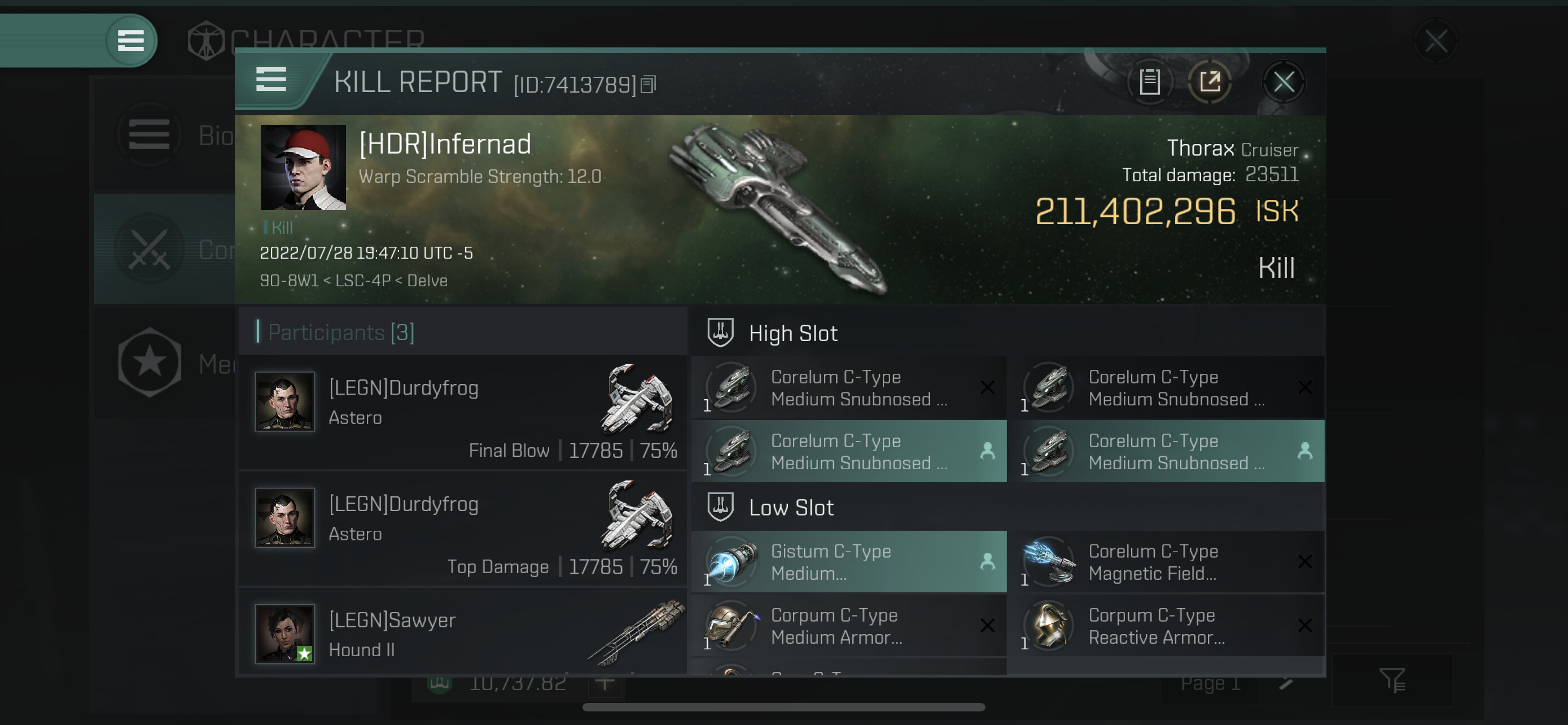Select the Top Damage Durdyfrog participant row
The height and width of the screenshot is (725, 1568).
[x=464, y=529]
